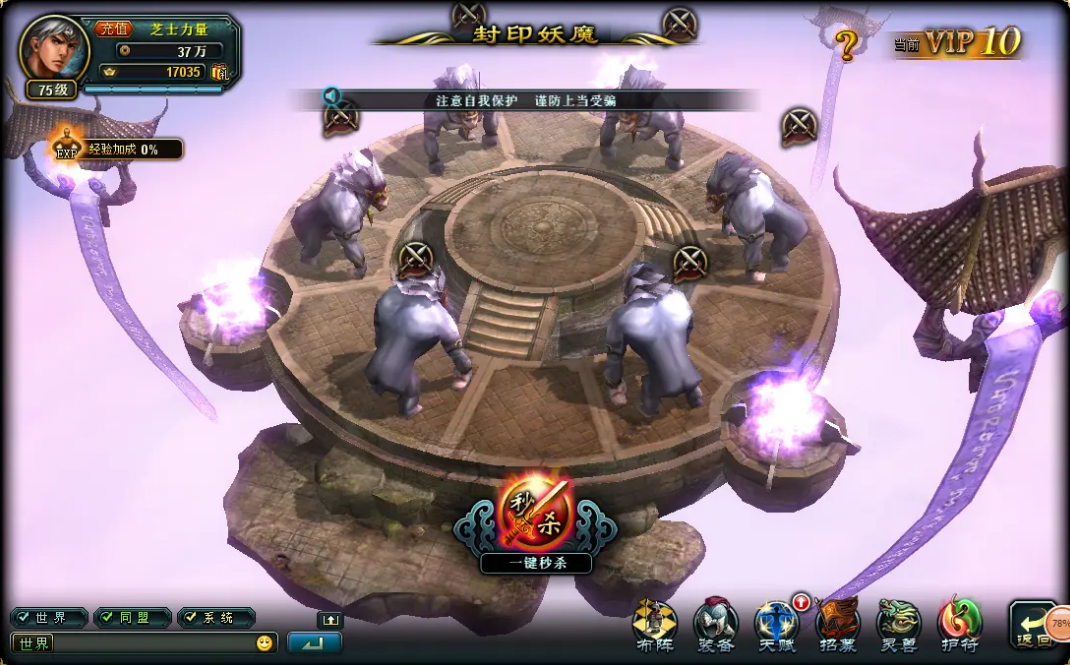Image resolution: width=1070 pixels, height=665 pixels.
Task: Click the 充值 recharge button
Action: point(114,29)
